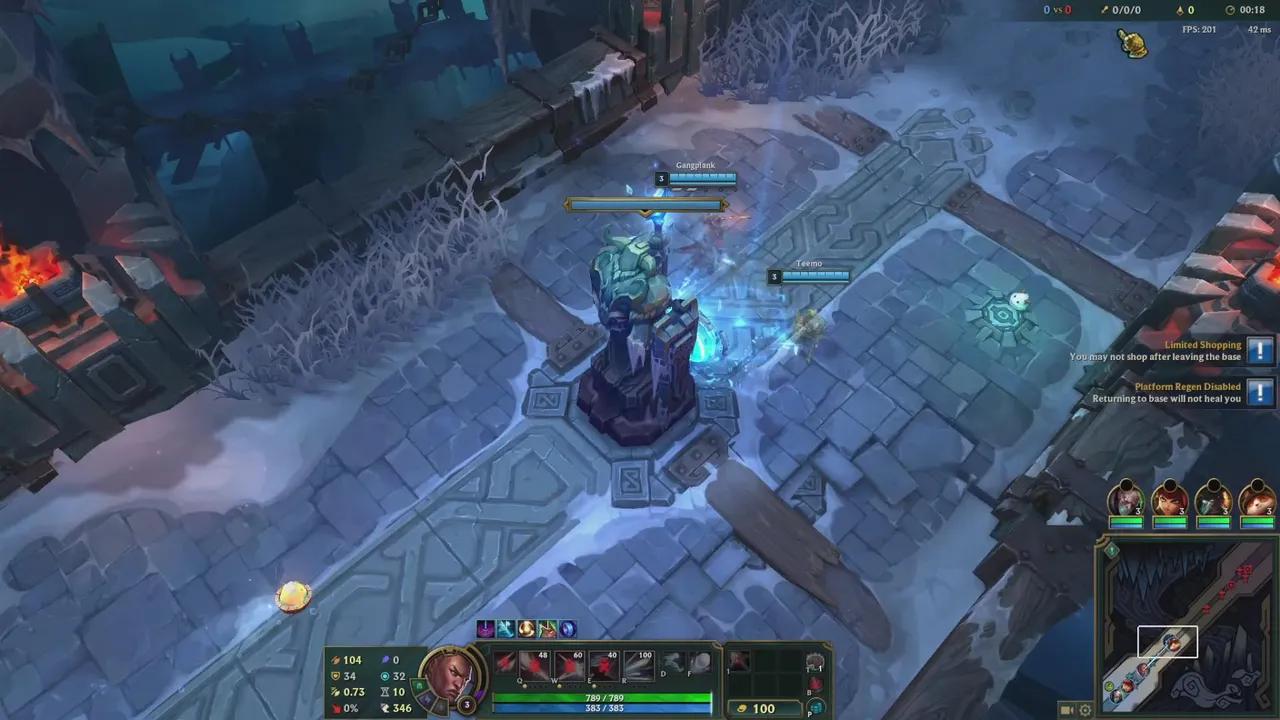Click the R ultimate ability icon
This screenshot has width=1280, height=720.
point(639,666)
